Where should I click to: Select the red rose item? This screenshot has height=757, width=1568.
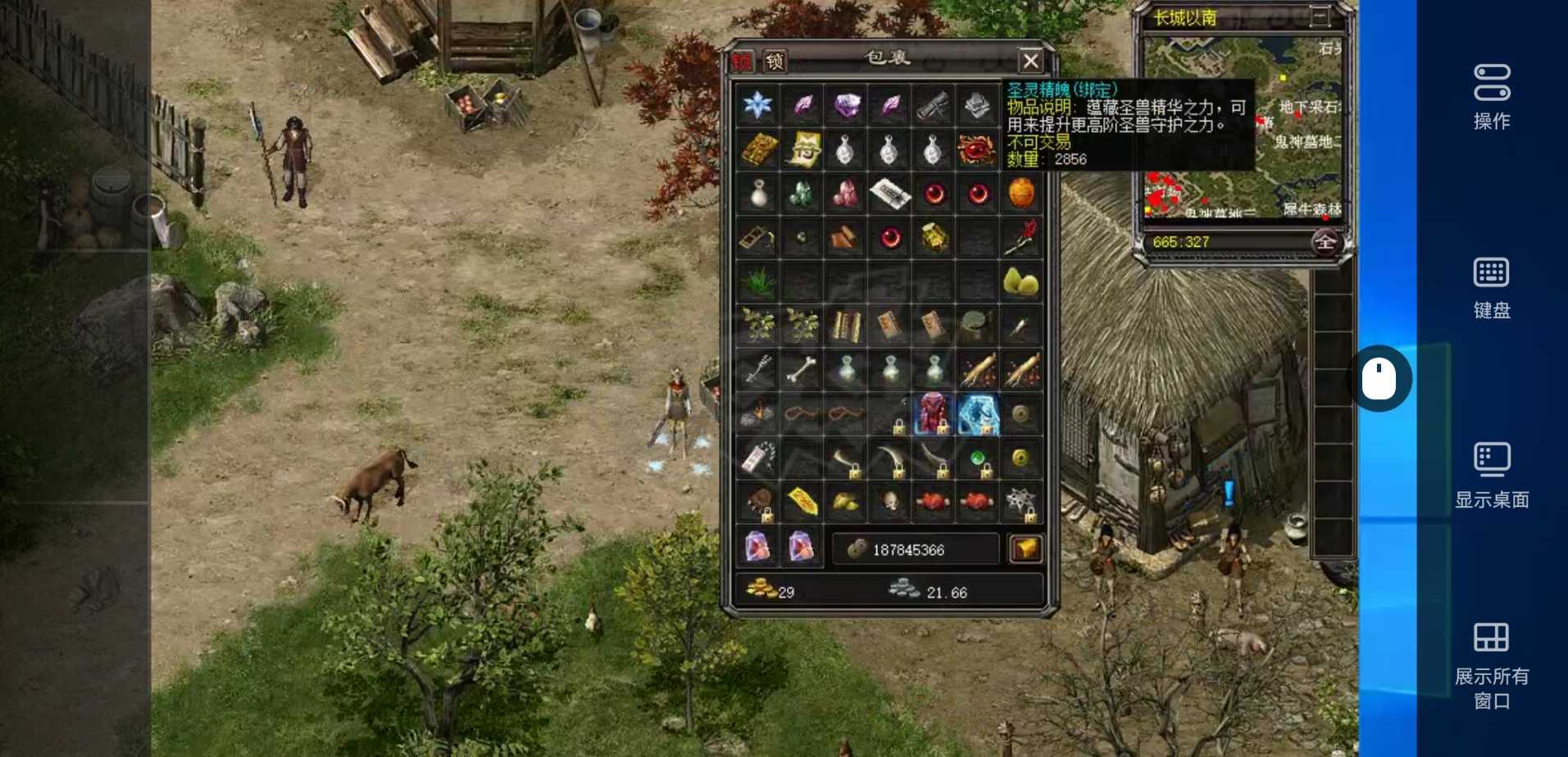pyautogui.click(x=1020, y=238)
